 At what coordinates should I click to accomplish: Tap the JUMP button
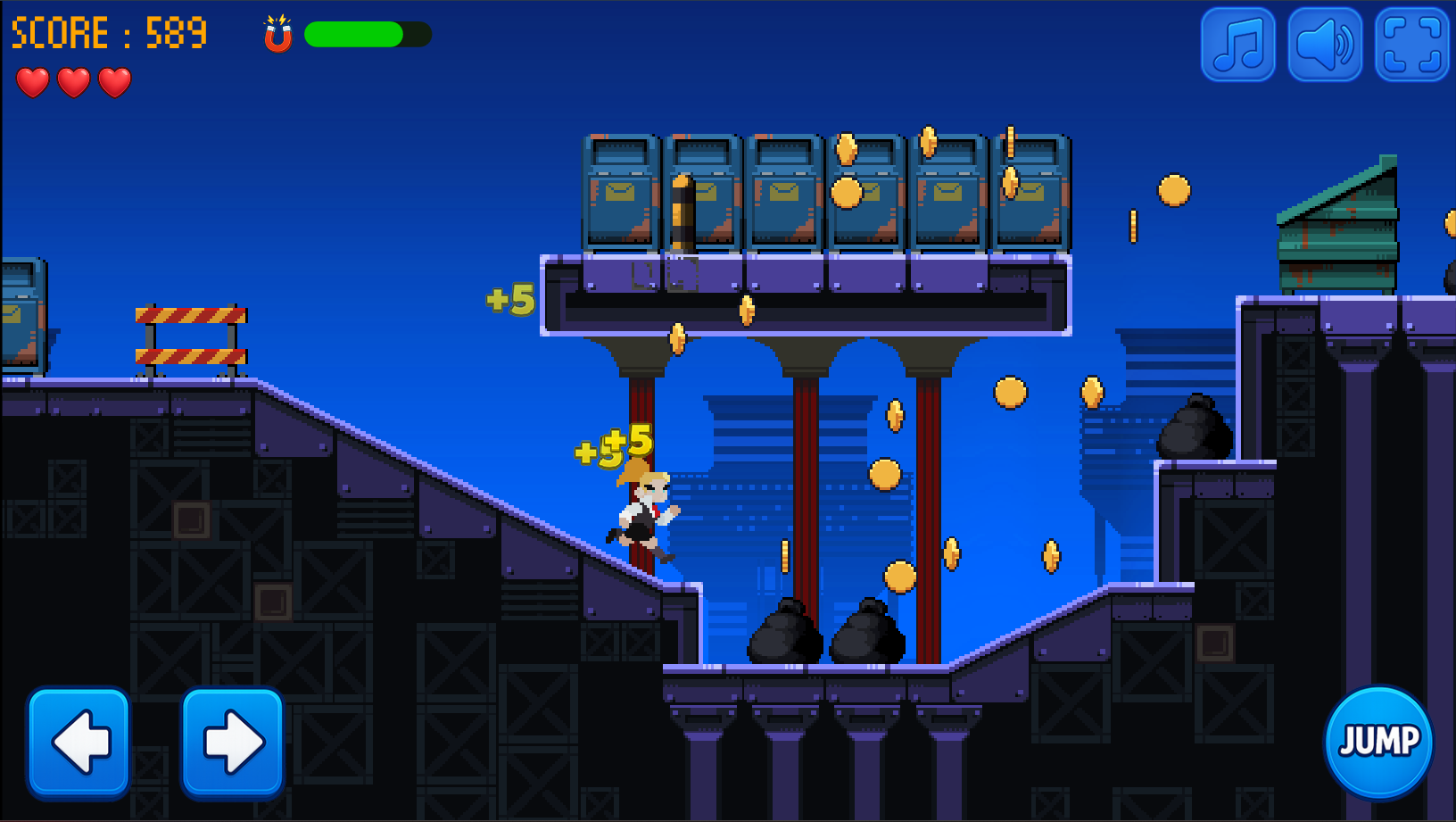tap(1378, 741)
